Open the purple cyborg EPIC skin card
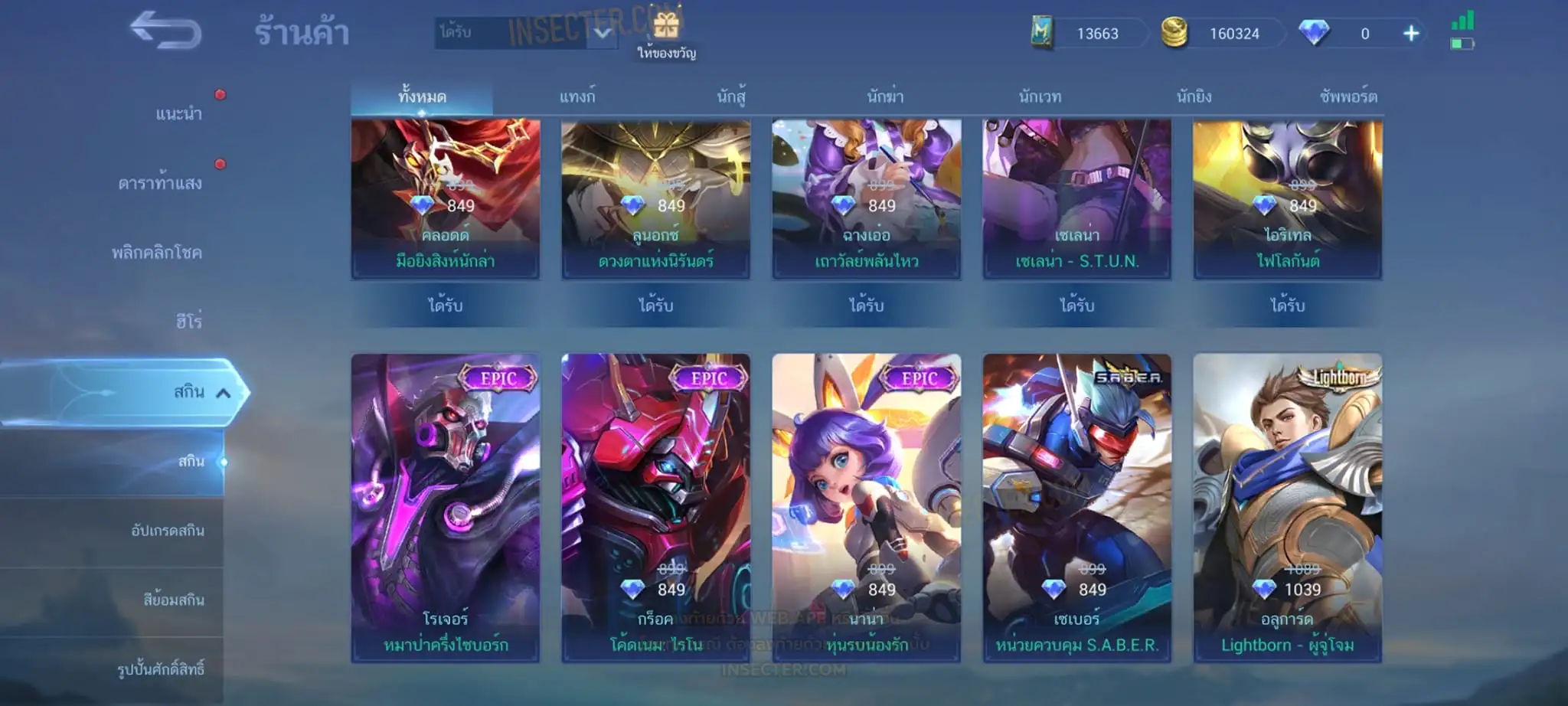 446,507
